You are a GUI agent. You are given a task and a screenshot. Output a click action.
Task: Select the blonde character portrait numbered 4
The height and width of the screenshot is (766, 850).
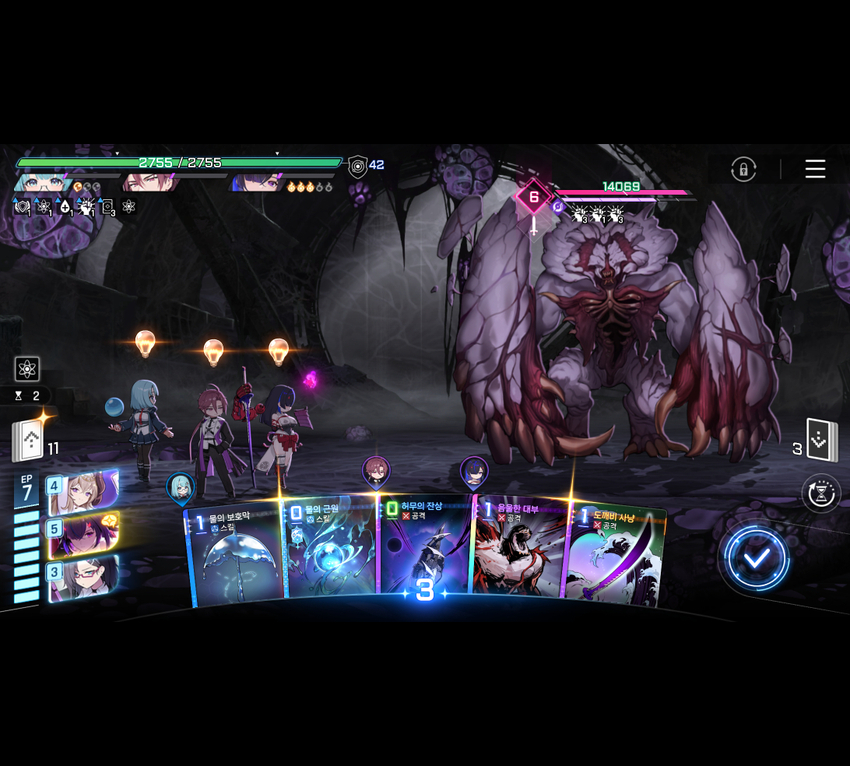tap(82, 492)
